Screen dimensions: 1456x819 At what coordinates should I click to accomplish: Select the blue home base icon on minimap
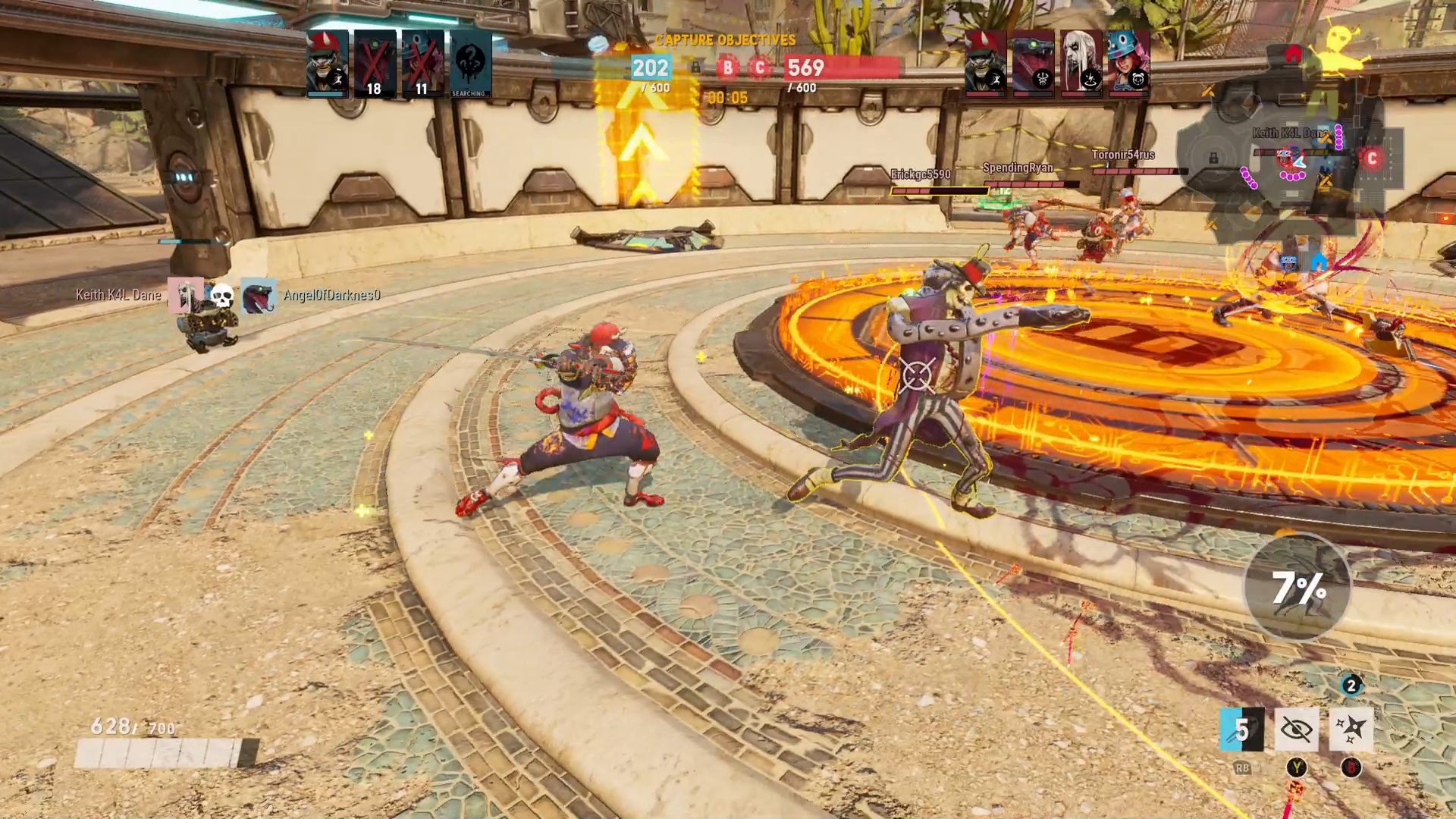pyautogui.click(x=1318, y=262)
